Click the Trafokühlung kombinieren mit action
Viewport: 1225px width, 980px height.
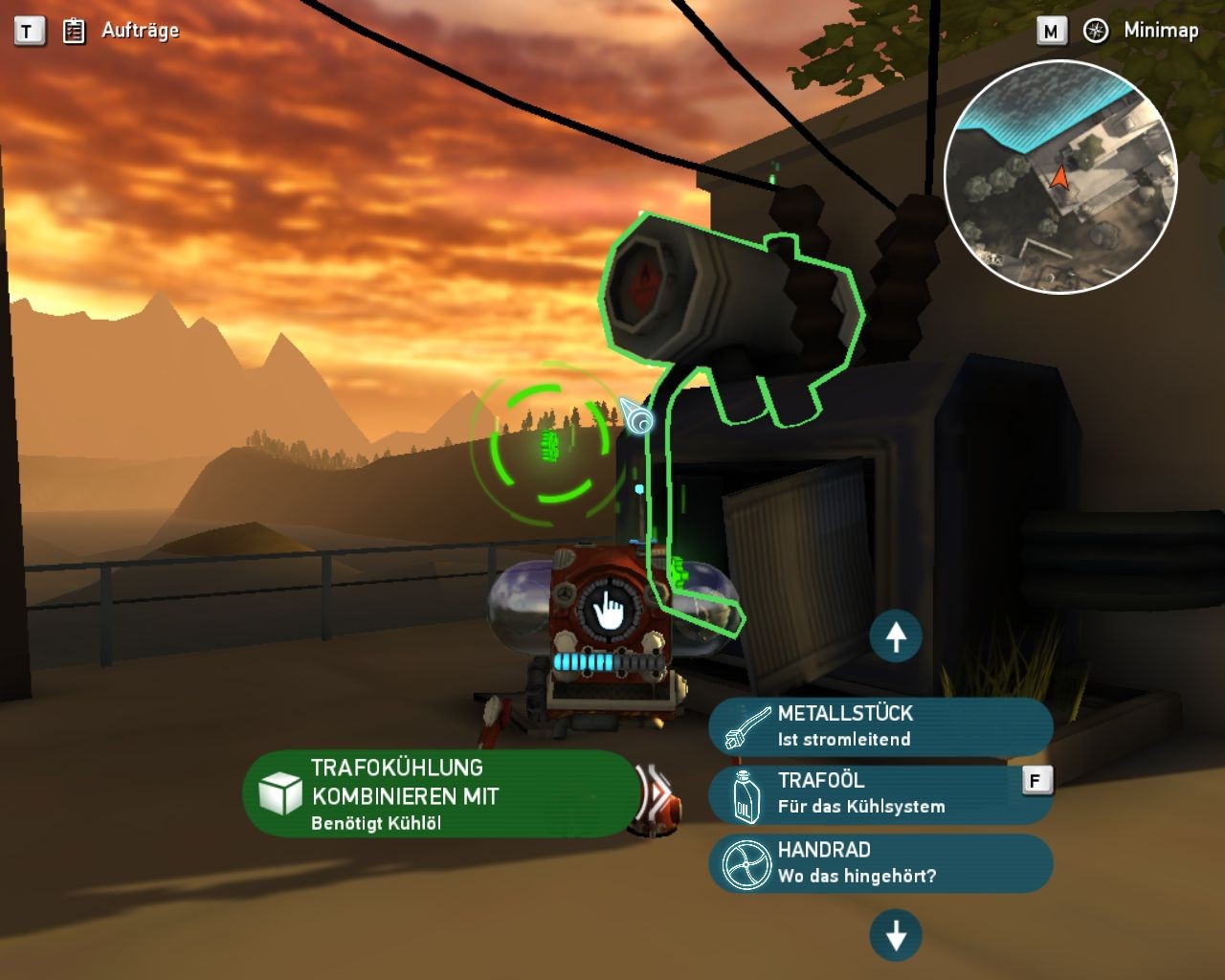click(439, 794)
